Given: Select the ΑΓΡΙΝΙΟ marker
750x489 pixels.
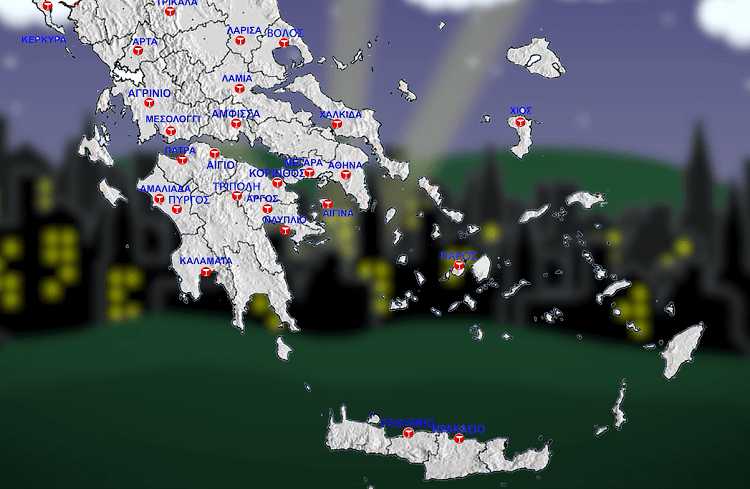Looking at the screenshot, I should (148, 103).
